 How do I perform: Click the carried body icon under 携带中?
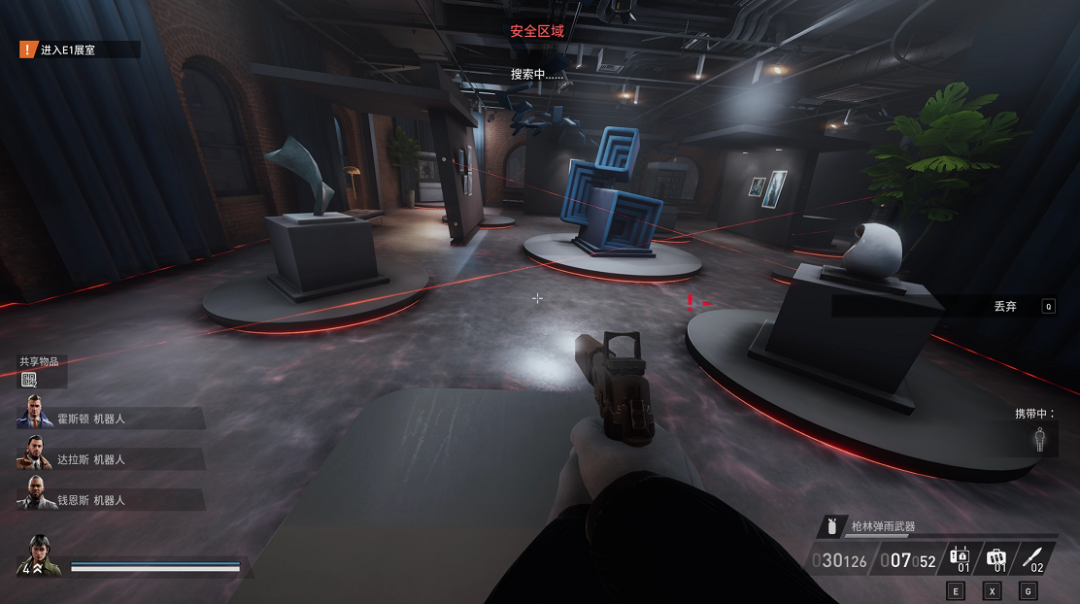coord(1040,440)
